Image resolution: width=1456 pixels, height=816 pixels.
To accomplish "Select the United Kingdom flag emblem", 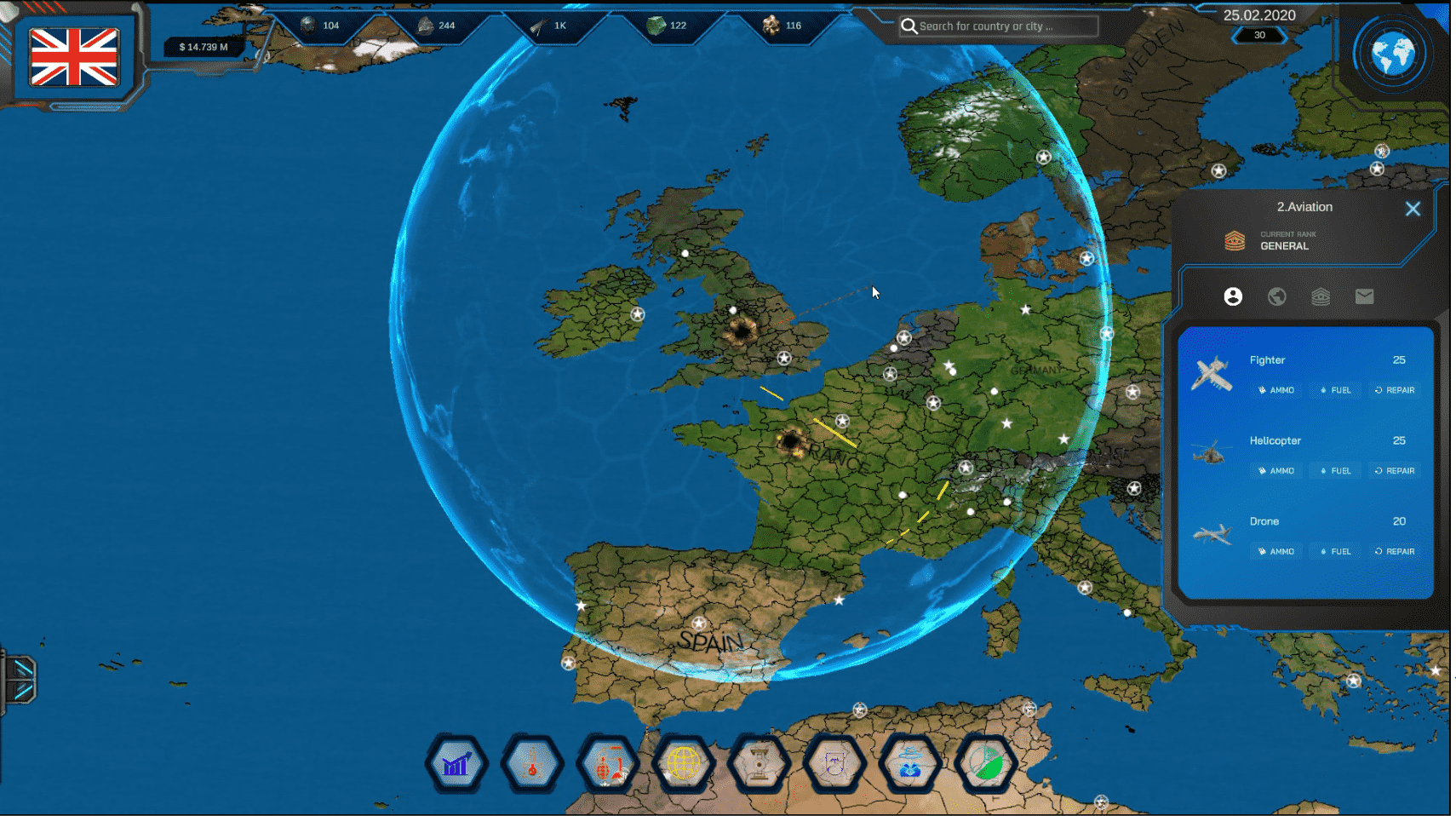I will (74, 57).
